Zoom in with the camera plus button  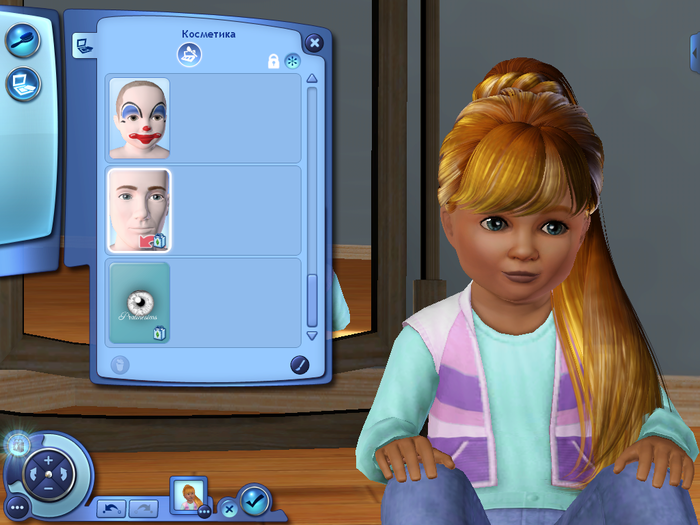47,460
